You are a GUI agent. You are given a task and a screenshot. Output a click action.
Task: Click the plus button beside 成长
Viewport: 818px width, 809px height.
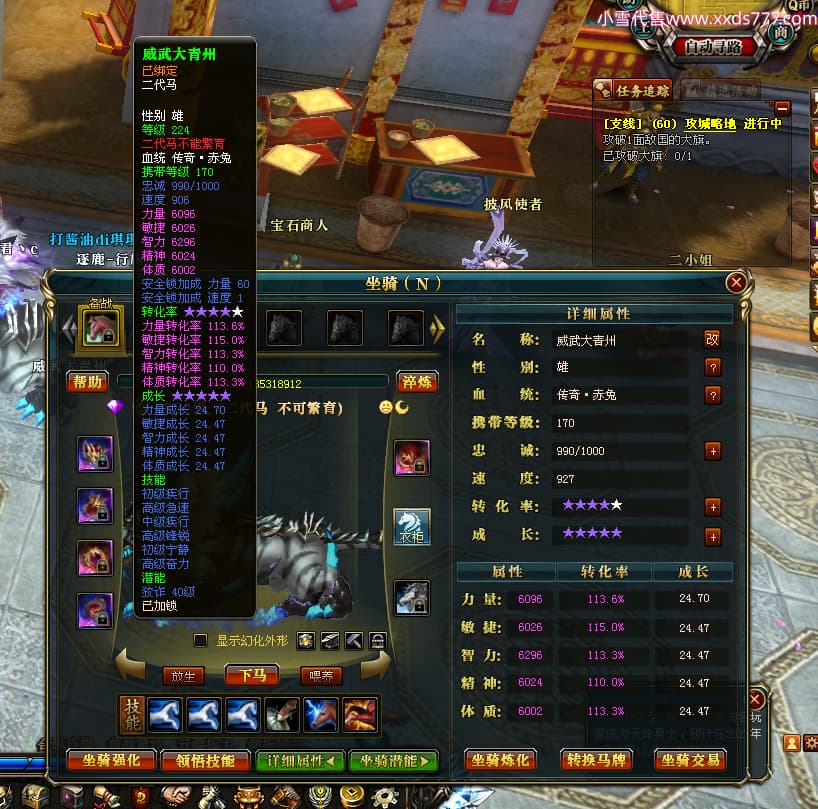tap(712, 537)
